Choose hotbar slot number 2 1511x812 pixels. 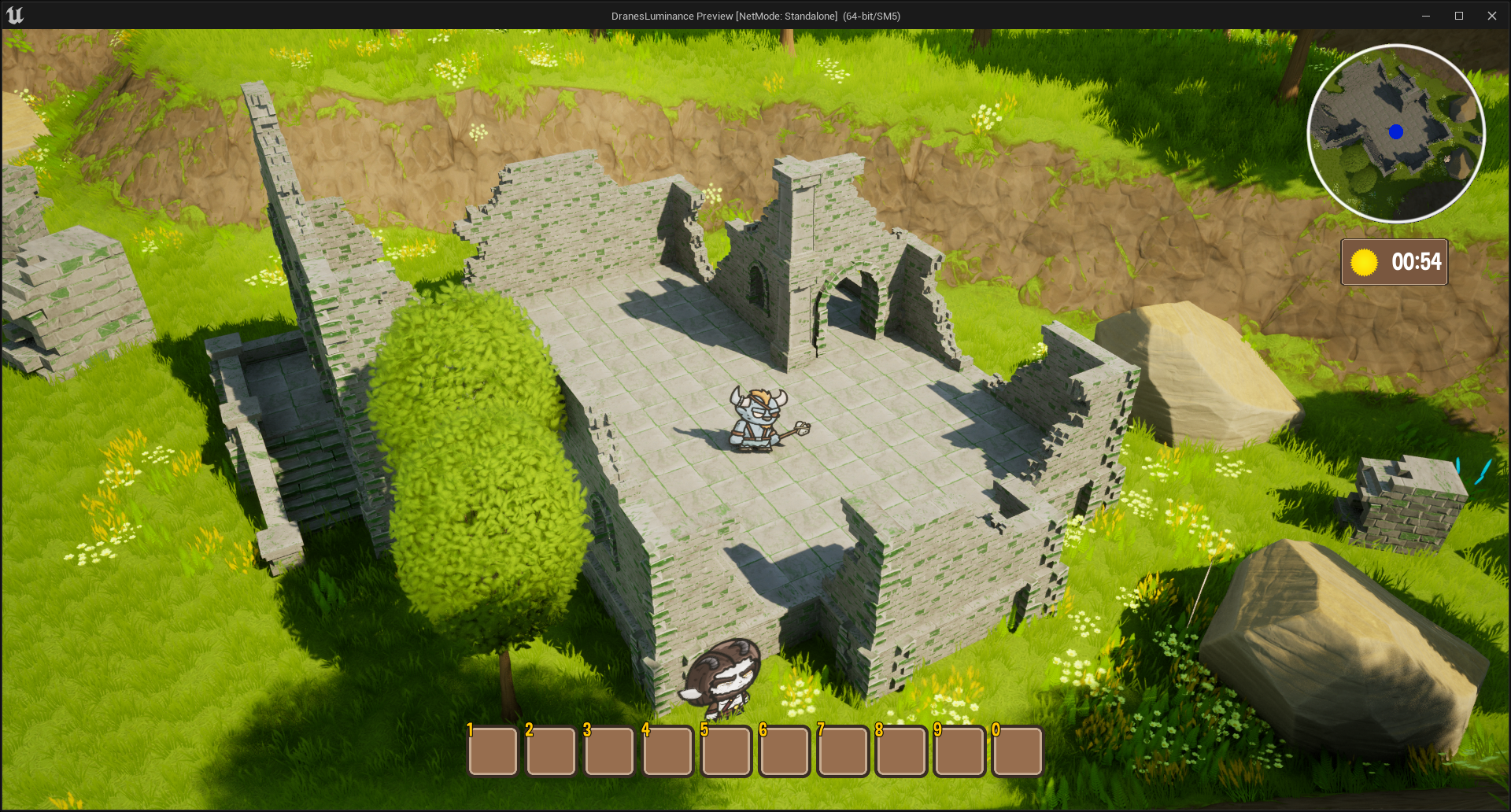point(551,751)
